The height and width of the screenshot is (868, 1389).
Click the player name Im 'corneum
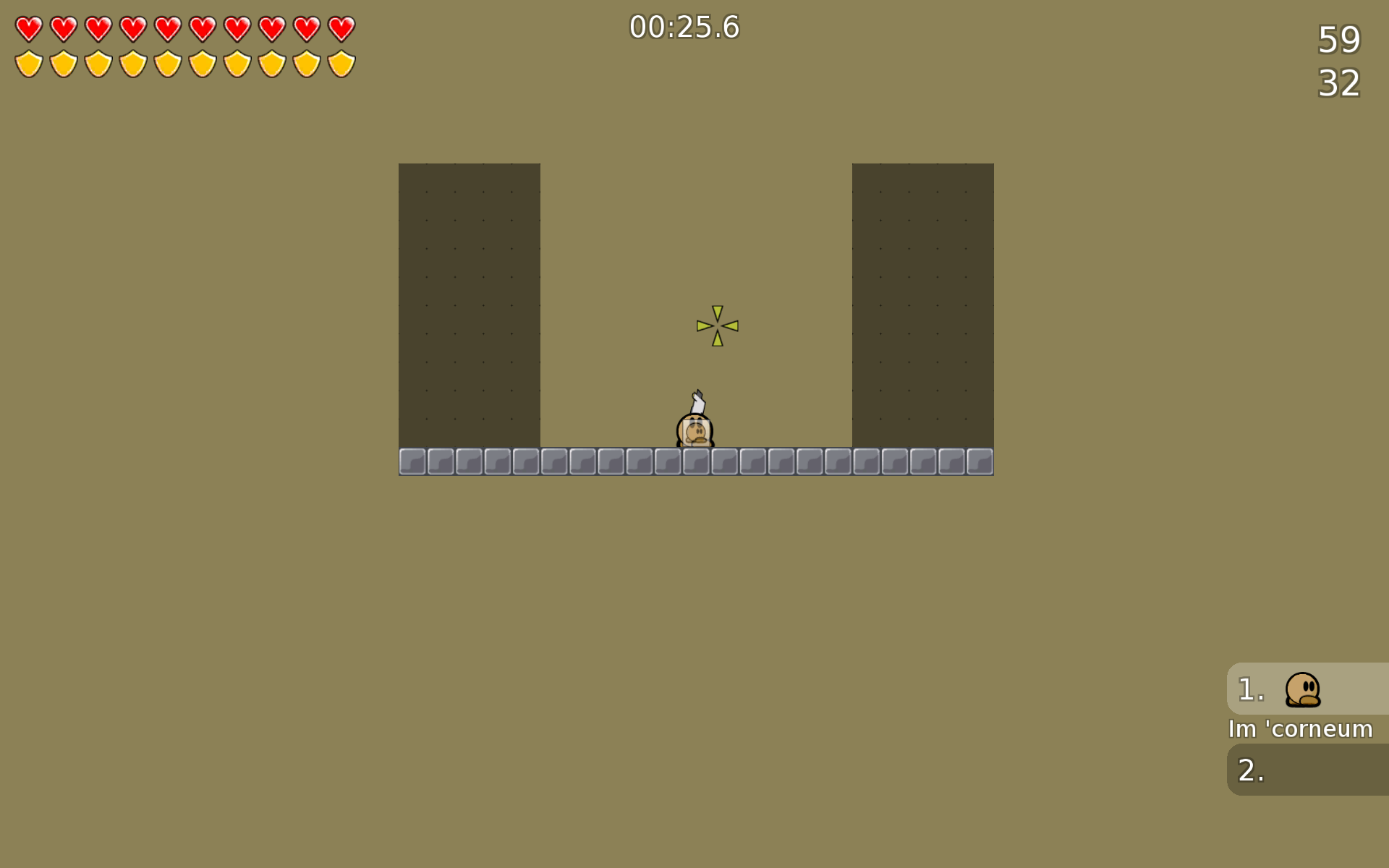point(1300,729)
